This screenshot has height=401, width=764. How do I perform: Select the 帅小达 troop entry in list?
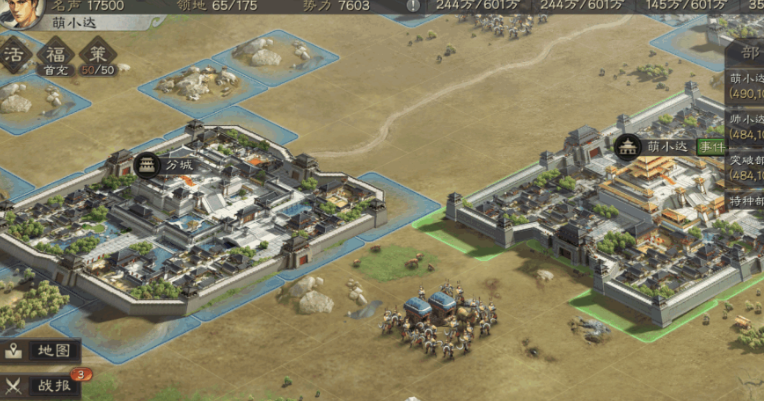pos(746,126)
